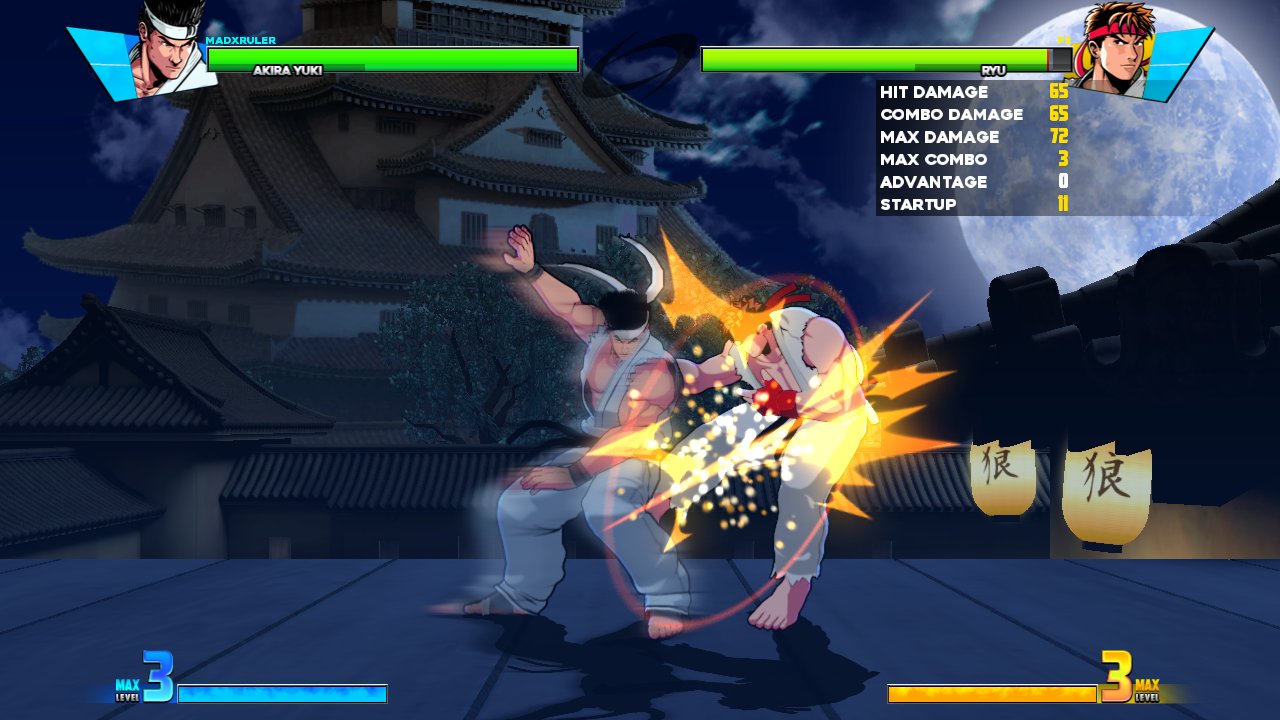Toggle the STARTUP frames display row
1280x720 pixels.
coord(917,204)
